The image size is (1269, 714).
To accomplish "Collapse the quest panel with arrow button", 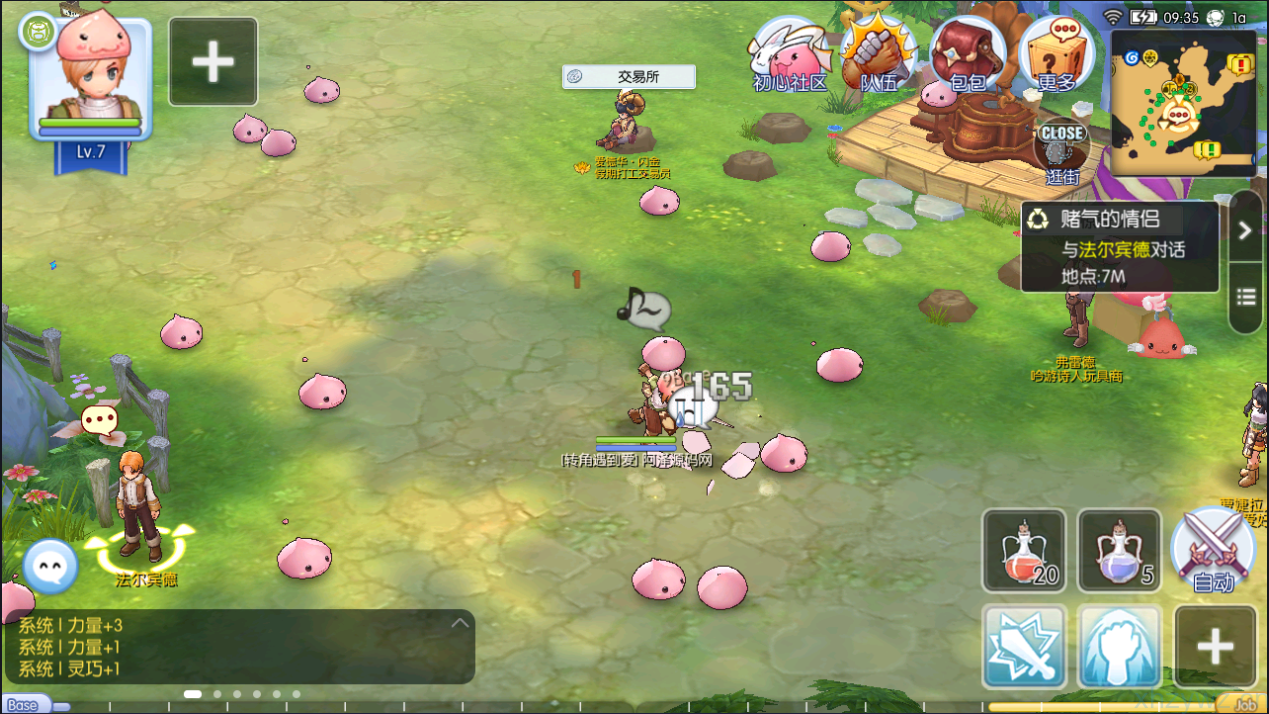I will click(x=1245, y=230).
